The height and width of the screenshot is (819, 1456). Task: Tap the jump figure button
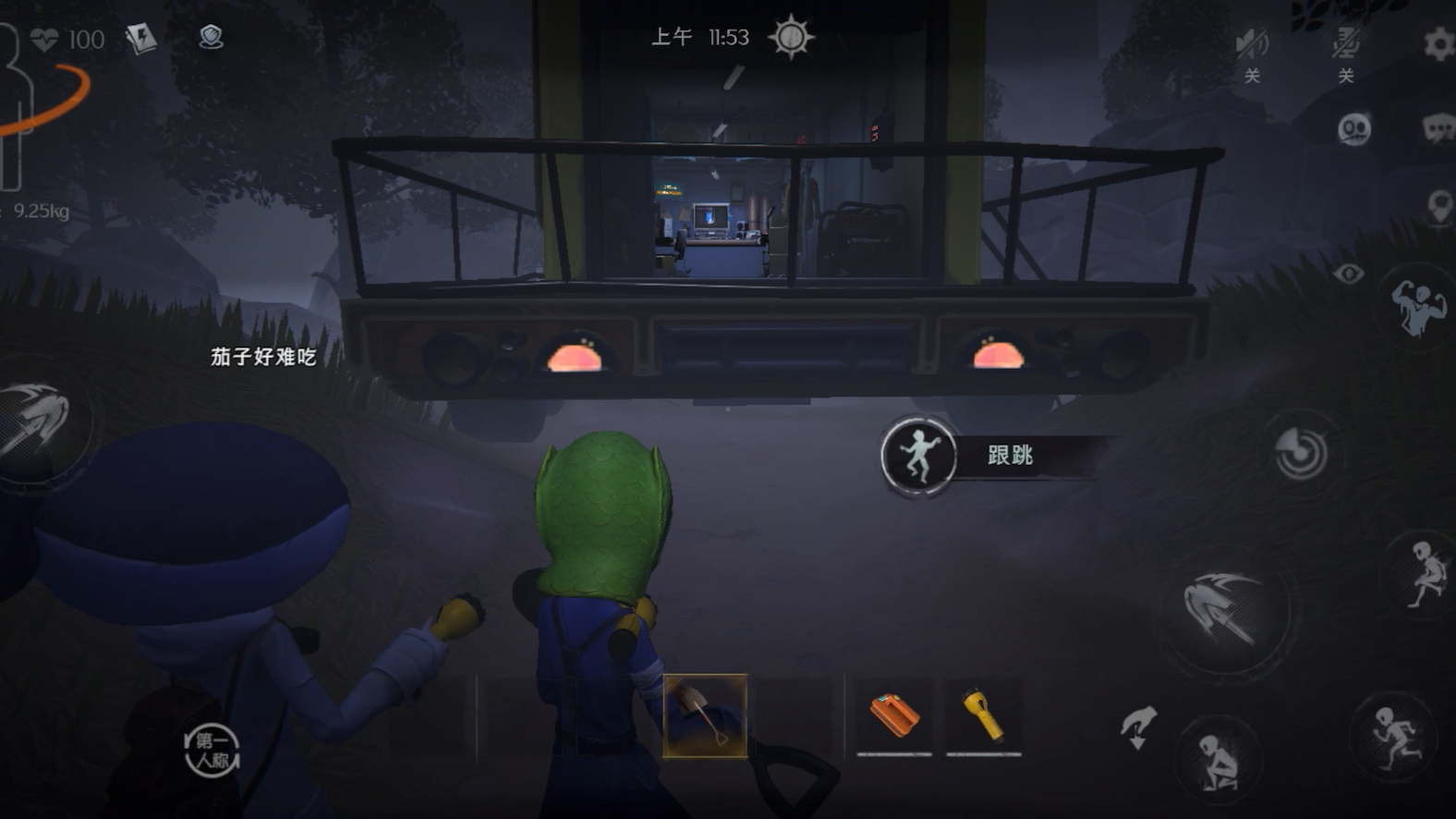coord(1424,574)
